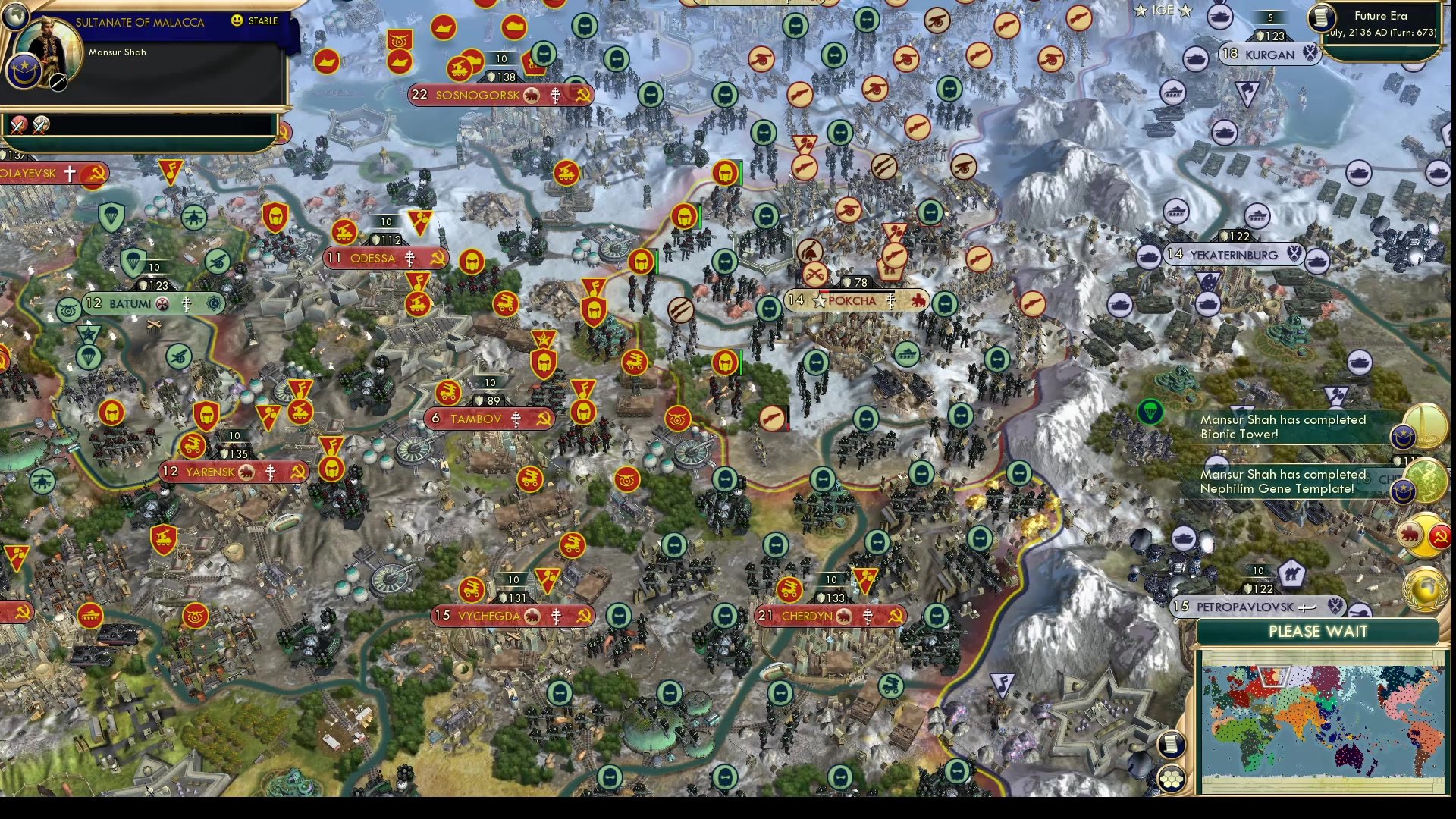Click the crescent religion notification bubble on the right
1456x819 pixels.
pos(1403,437)
